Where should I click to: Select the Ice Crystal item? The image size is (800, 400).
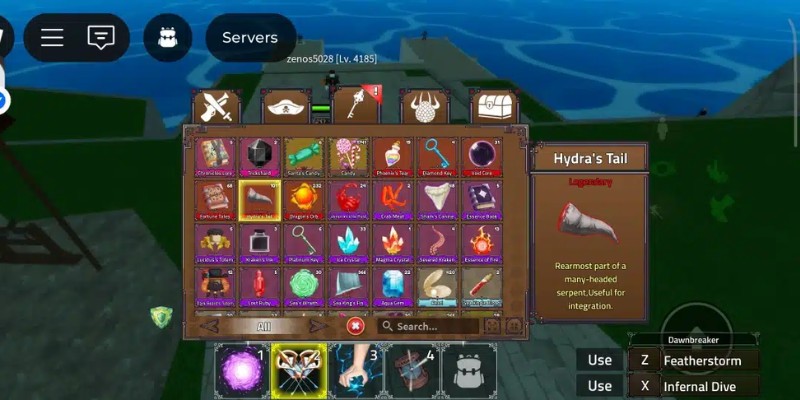pos(347,242)
